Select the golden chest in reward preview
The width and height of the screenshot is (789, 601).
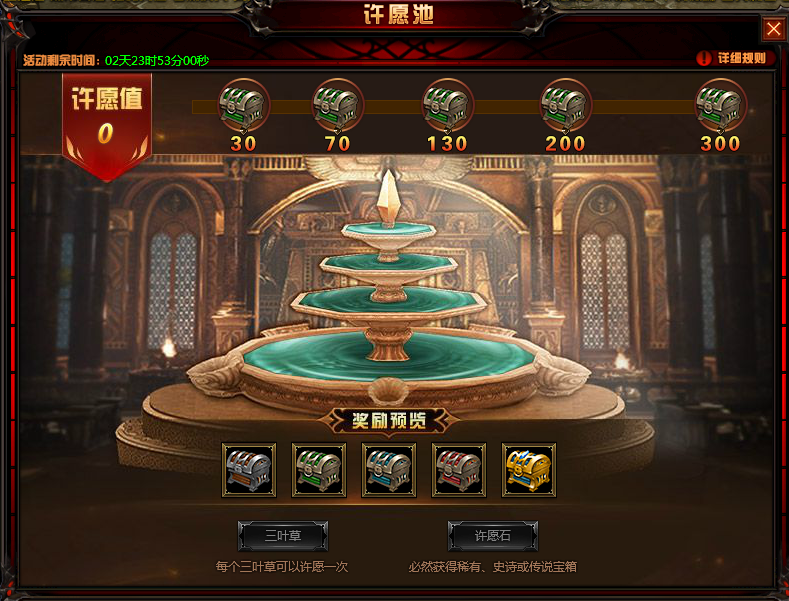coord(528,470)
